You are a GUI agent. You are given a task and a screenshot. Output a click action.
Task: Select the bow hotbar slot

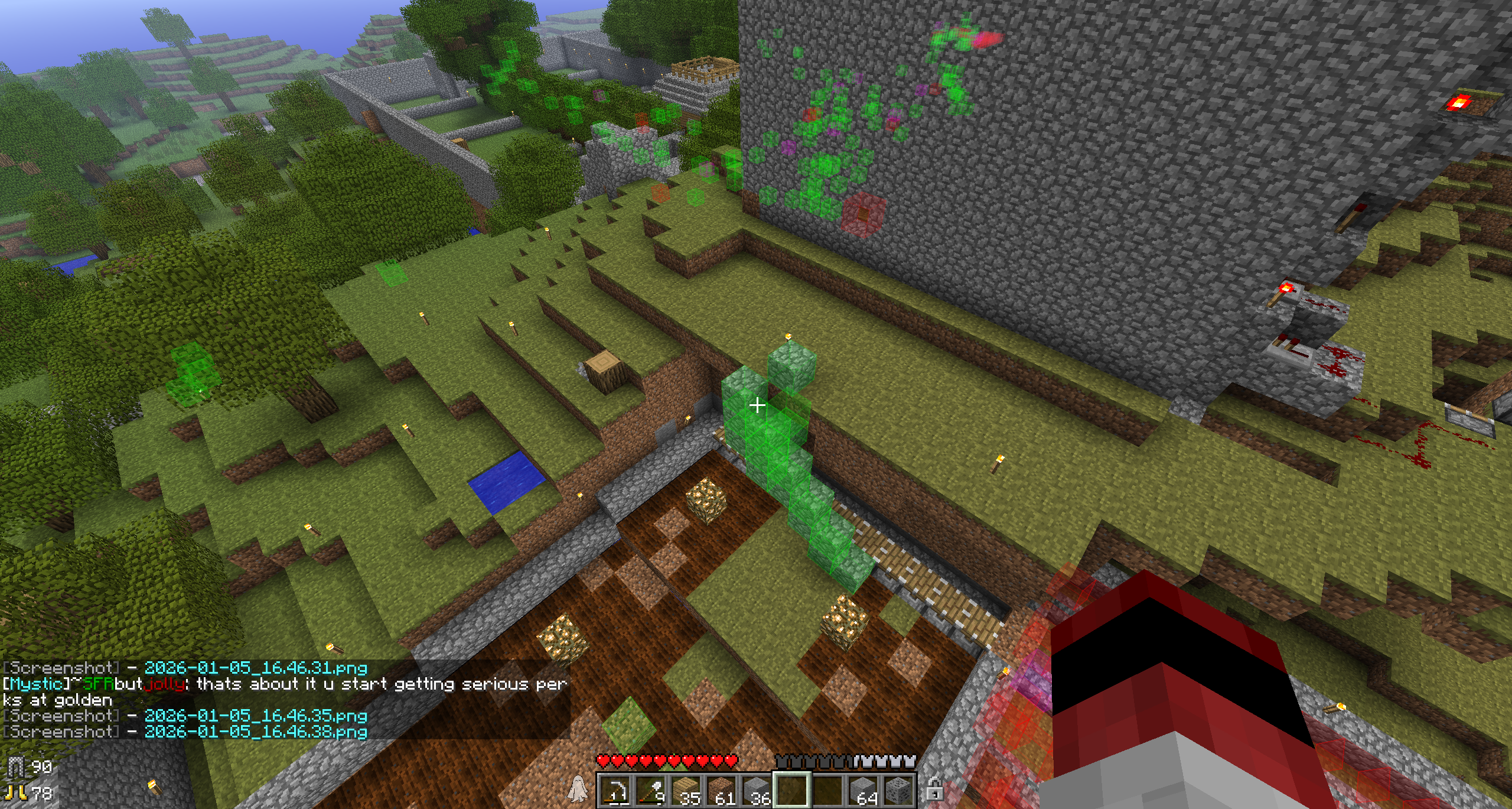coord(615,791)
